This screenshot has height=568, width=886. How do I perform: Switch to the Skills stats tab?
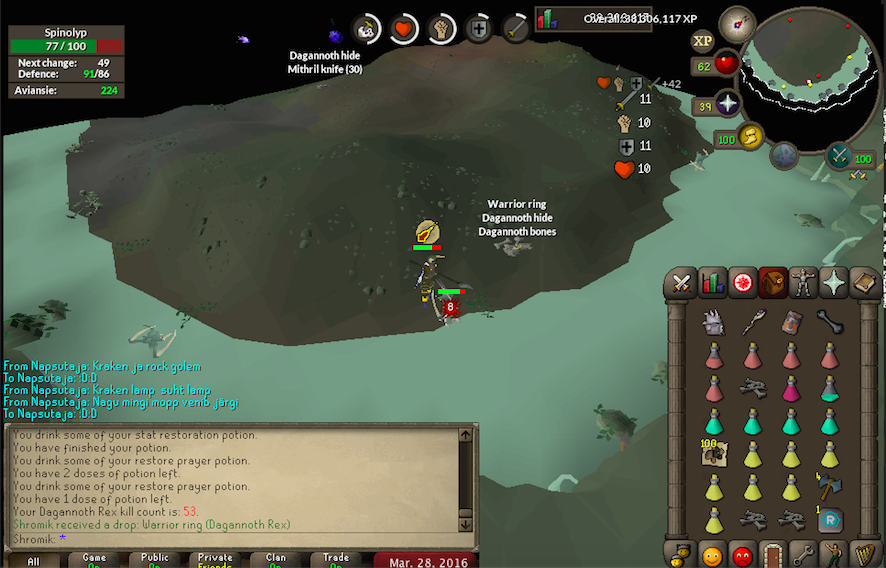pyautogui.click(x=713, y=284)
